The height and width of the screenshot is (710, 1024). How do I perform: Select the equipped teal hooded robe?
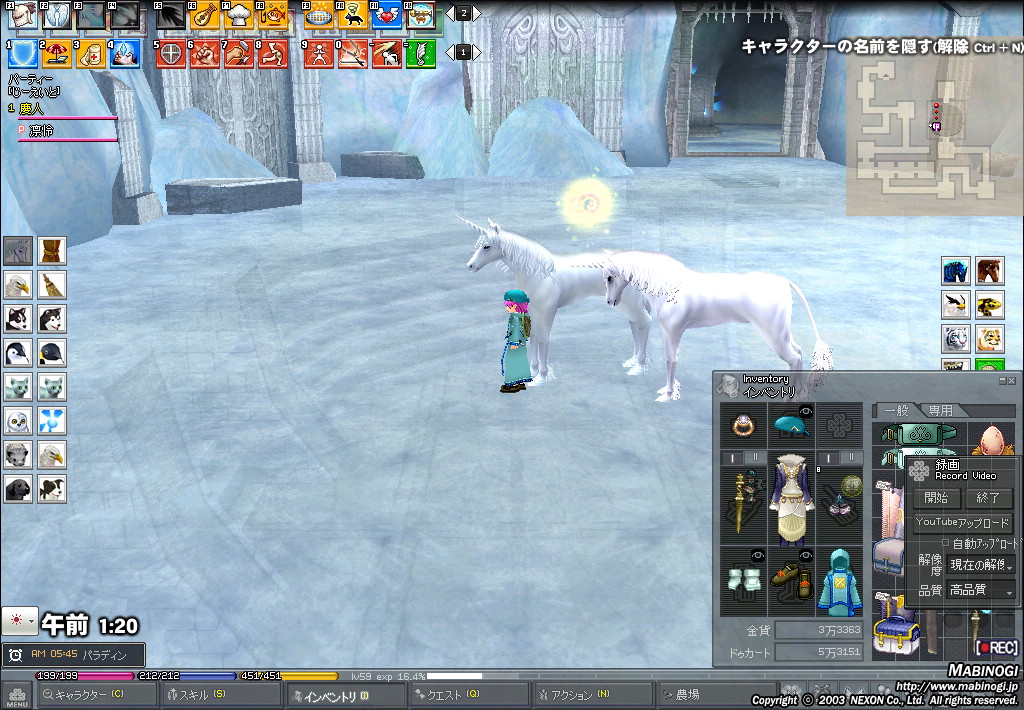[x=838, y=581]
